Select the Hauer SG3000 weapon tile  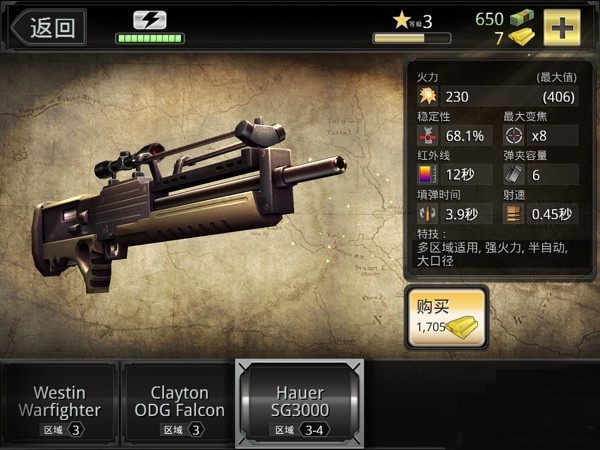tap(299, 403)
